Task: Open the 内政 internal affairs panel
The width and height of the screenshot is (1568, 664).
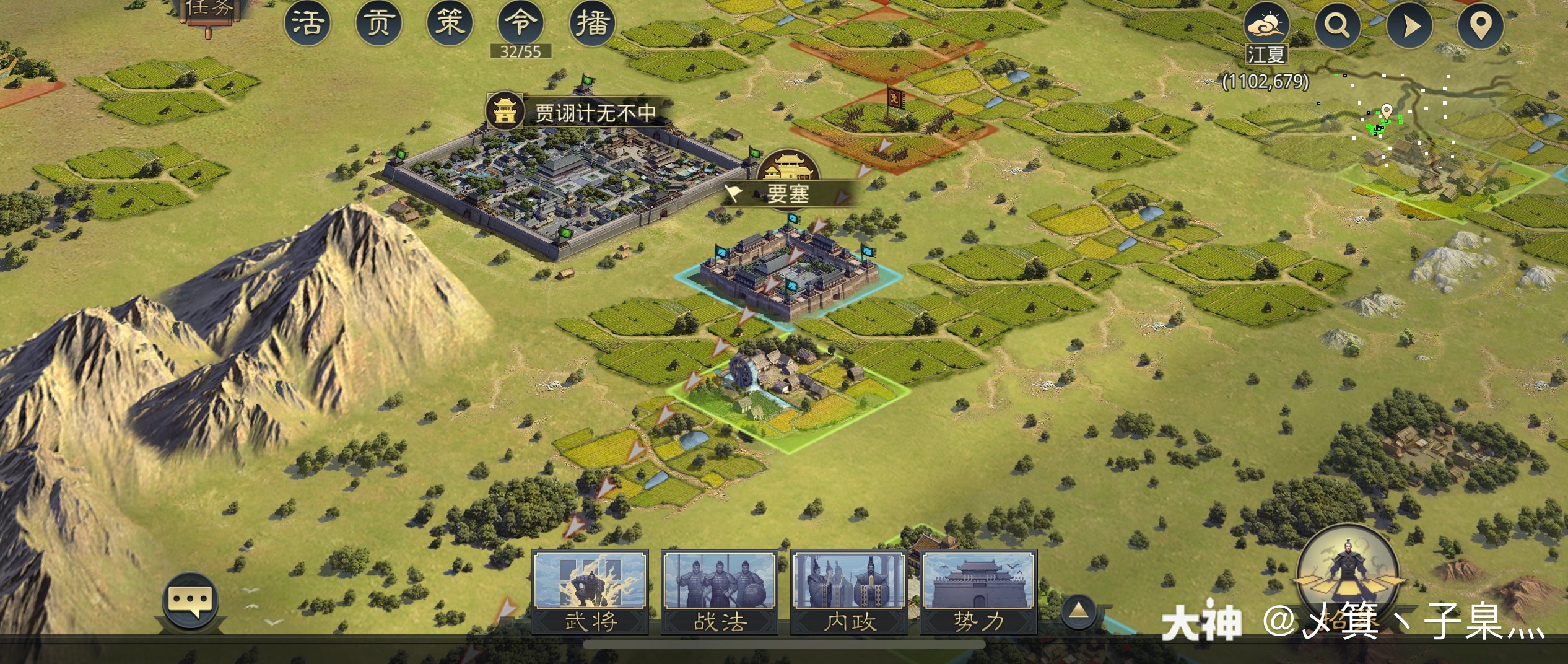Action: pos(849,591)
